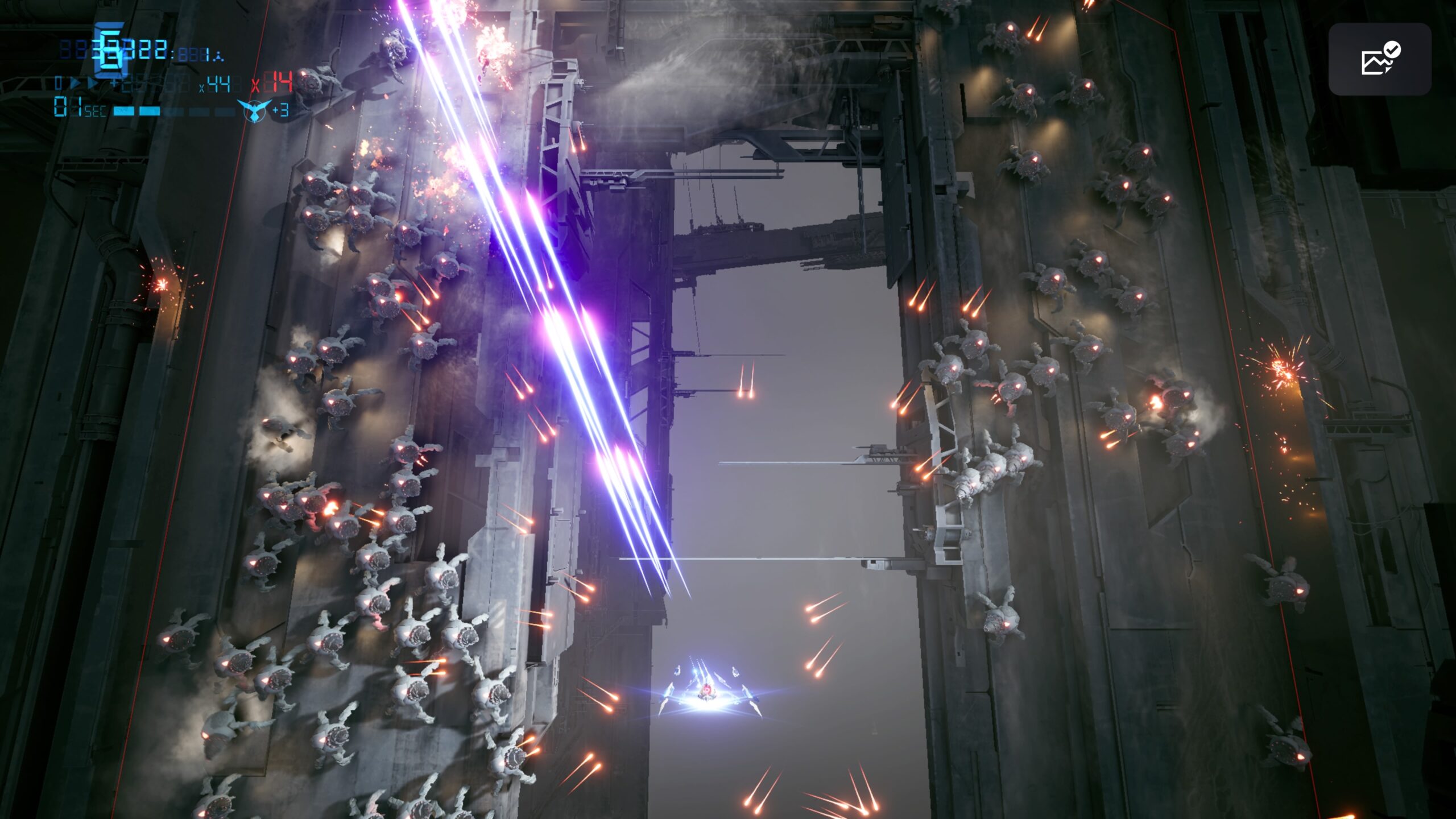Toggle the screenshot confirmation checkmark badge
Screen dimensions: 1456x819
(x=1393, y=50)
